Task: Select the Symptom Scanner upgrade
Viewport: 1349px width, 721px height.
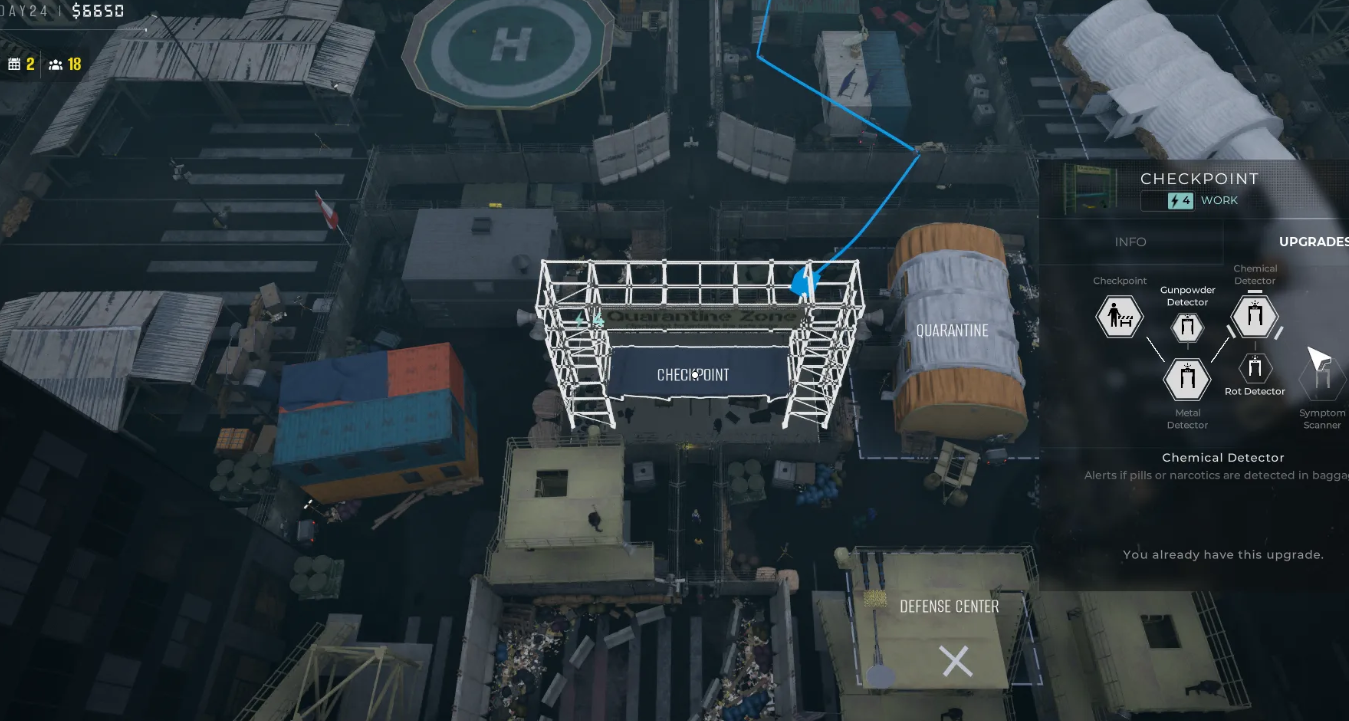Action: (x=1322, y=380)
